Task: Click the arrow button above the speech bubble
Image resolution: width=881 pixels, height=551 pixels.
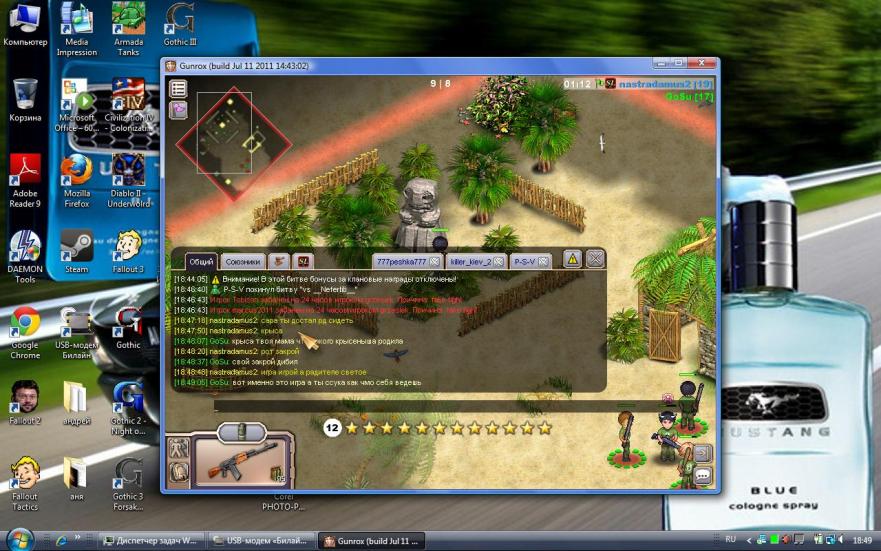Action: click(702, 453)
